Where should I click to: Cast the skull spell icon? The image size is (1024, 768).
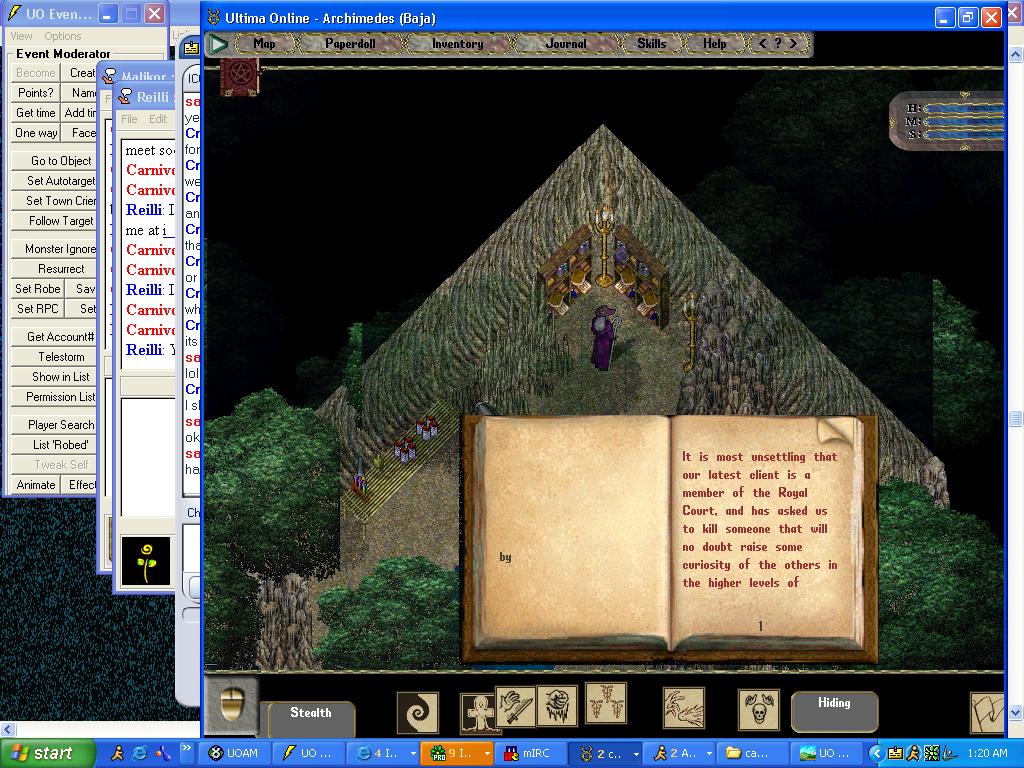[x=759, y=710]
